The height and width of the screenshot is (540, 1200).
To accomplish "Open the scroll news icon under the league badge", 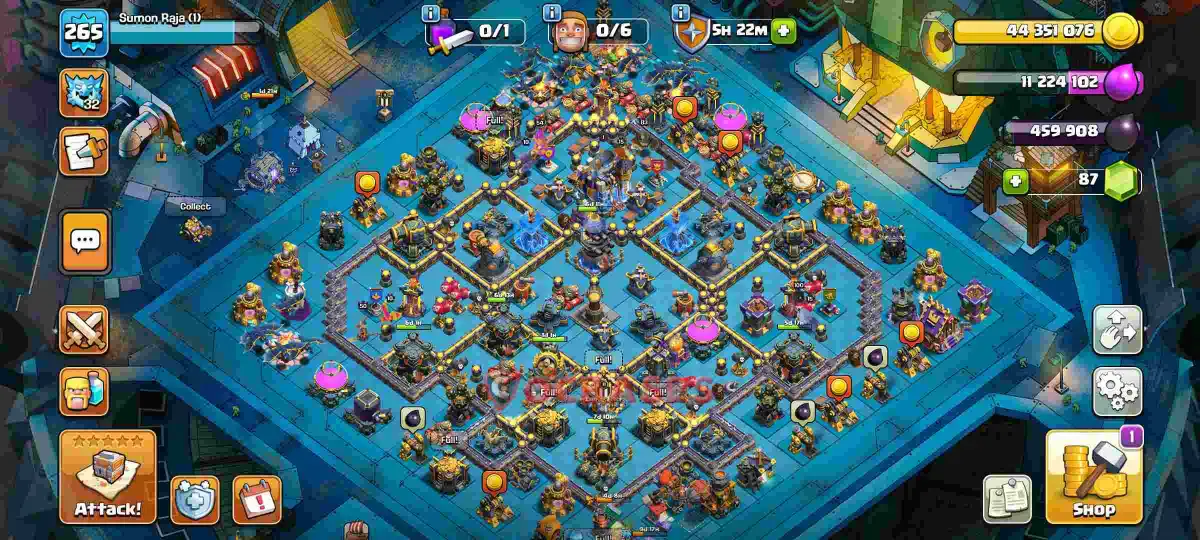I will point(84,151).
